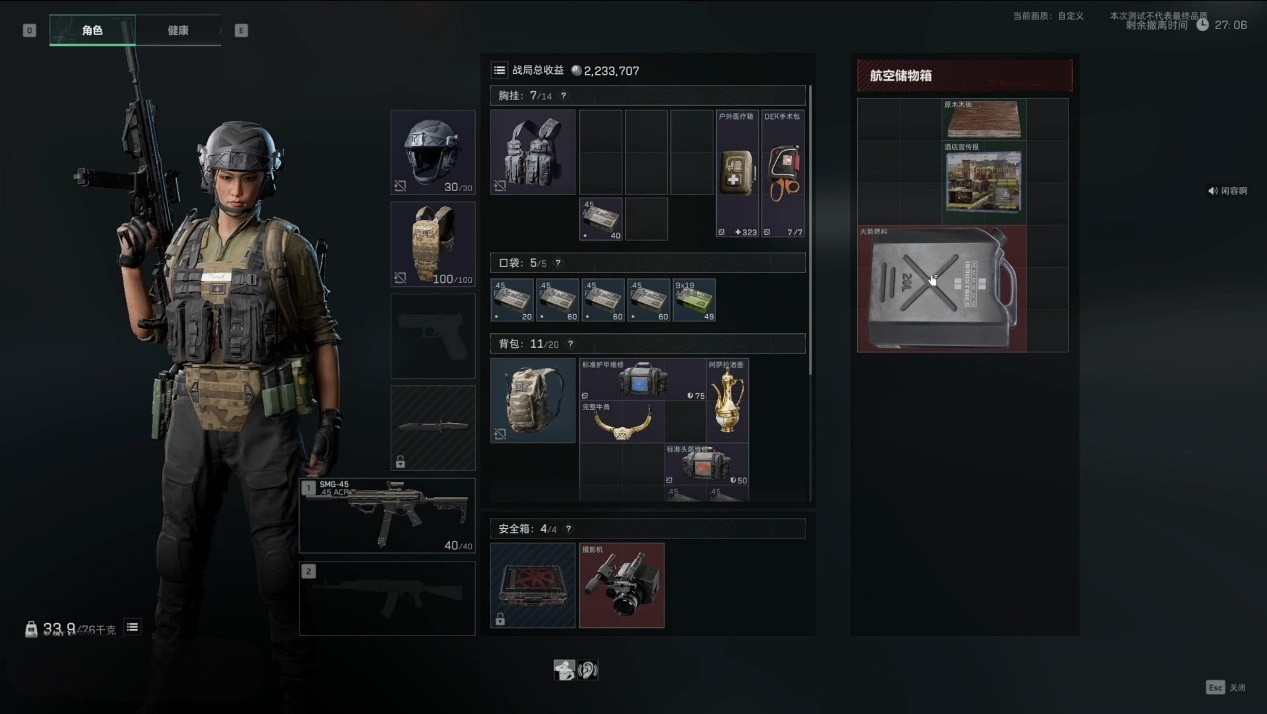Screen dimensions: 1267x714
Task: Select the equipped body armor slot
Action: point(432,244)
